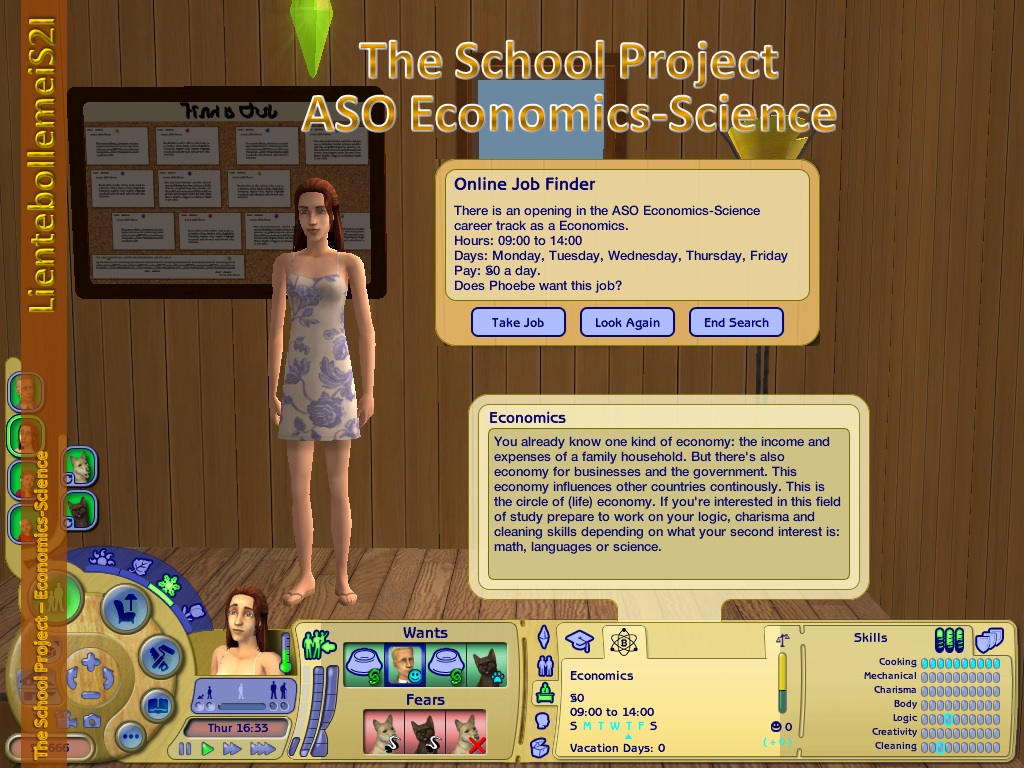The height and width of the screenshot is (768, 1024).
Task: Open the options menu with three dots
Action: tap(131, 737)
